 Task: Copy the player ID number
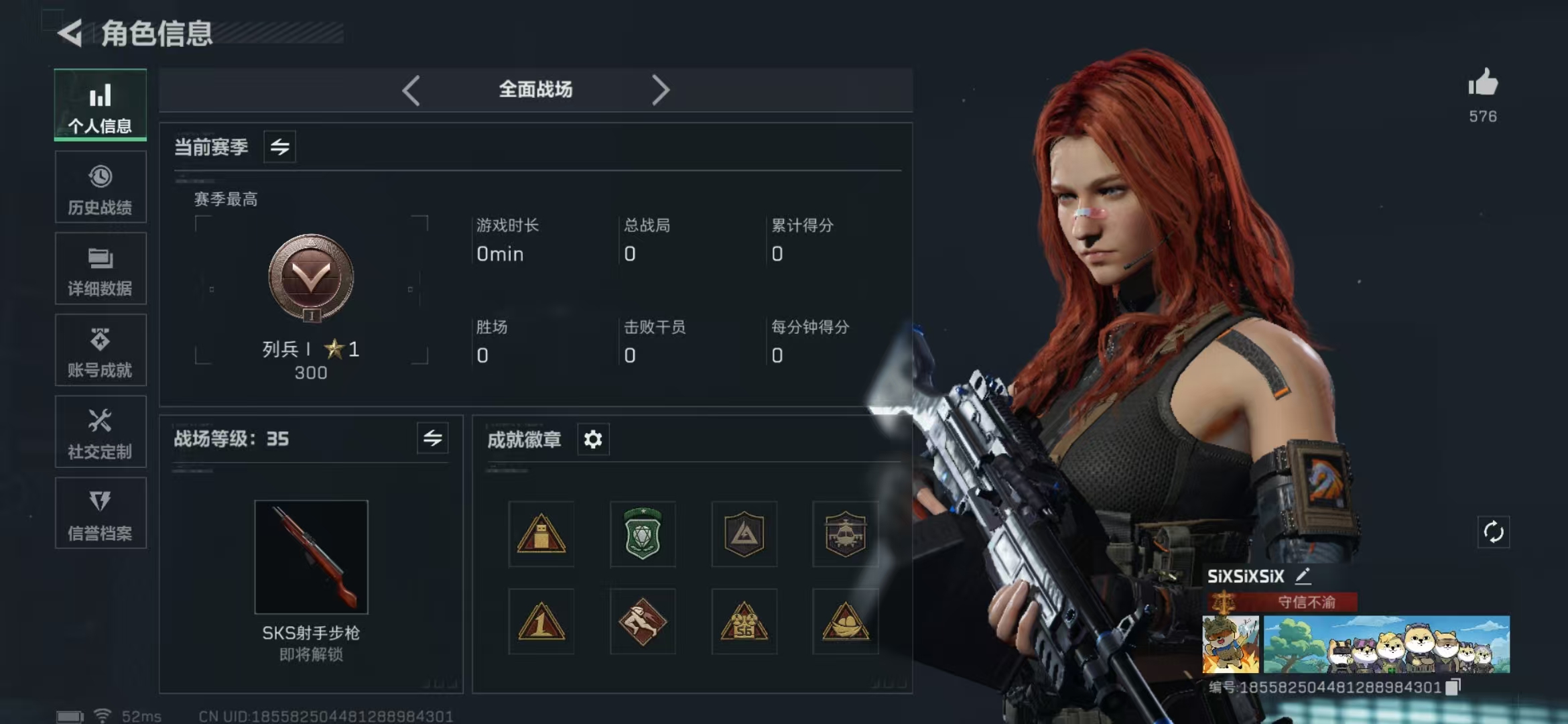click(x=1453, y=687)
